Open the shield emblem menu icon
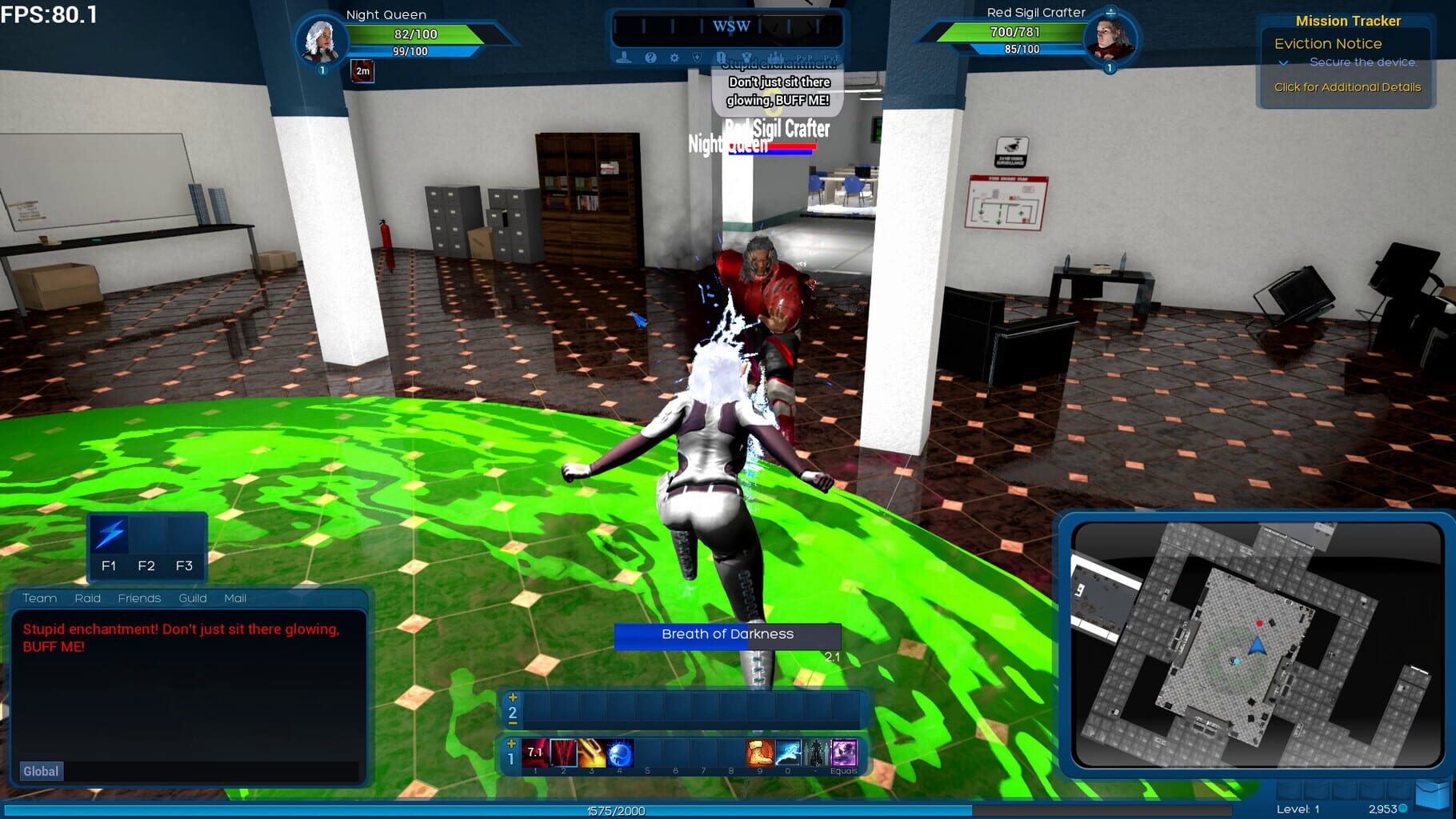Screen dimensions: 1456x819 698,58
